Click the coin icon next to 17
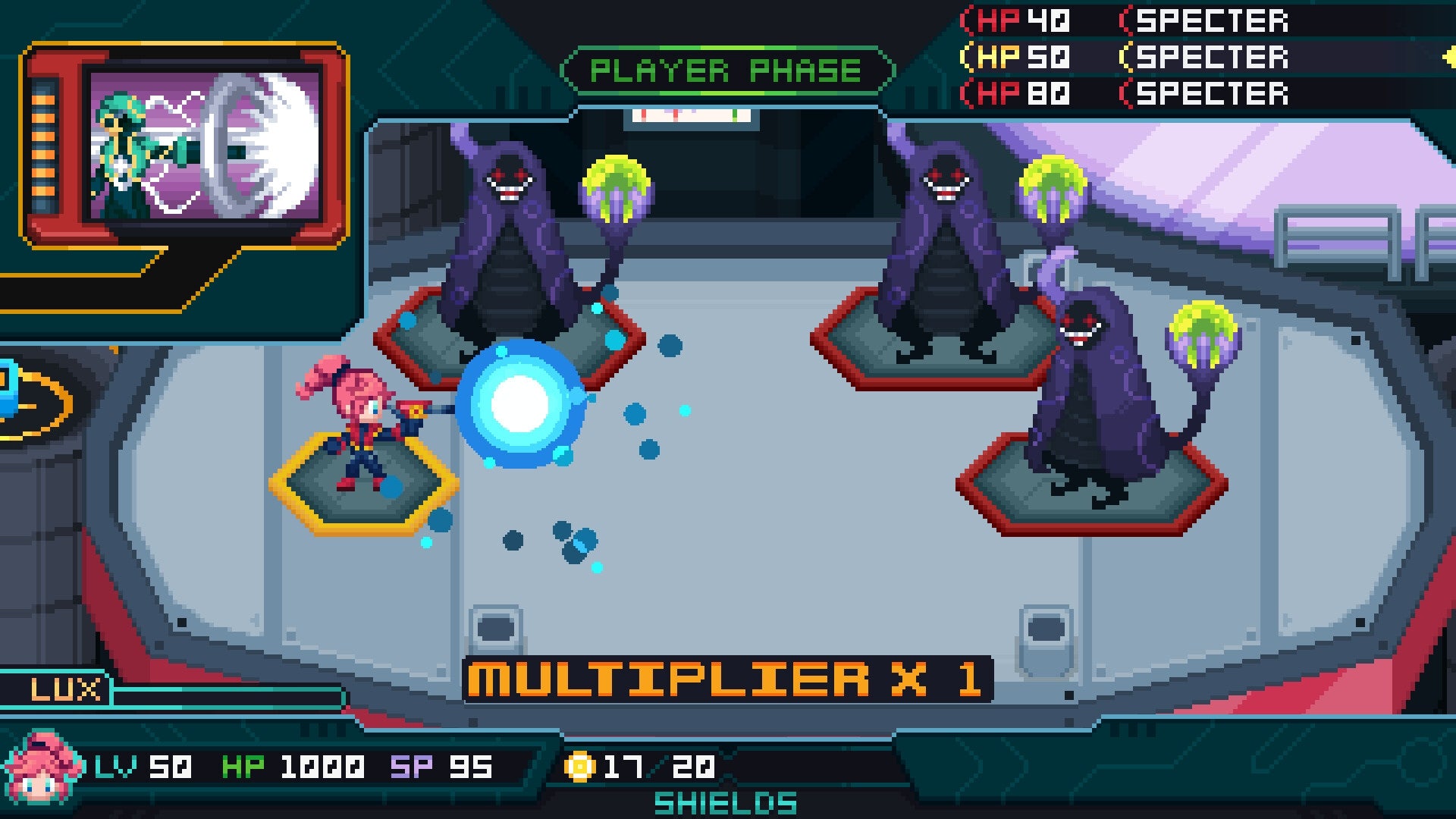1456x819 pixels. pos(584,767)
